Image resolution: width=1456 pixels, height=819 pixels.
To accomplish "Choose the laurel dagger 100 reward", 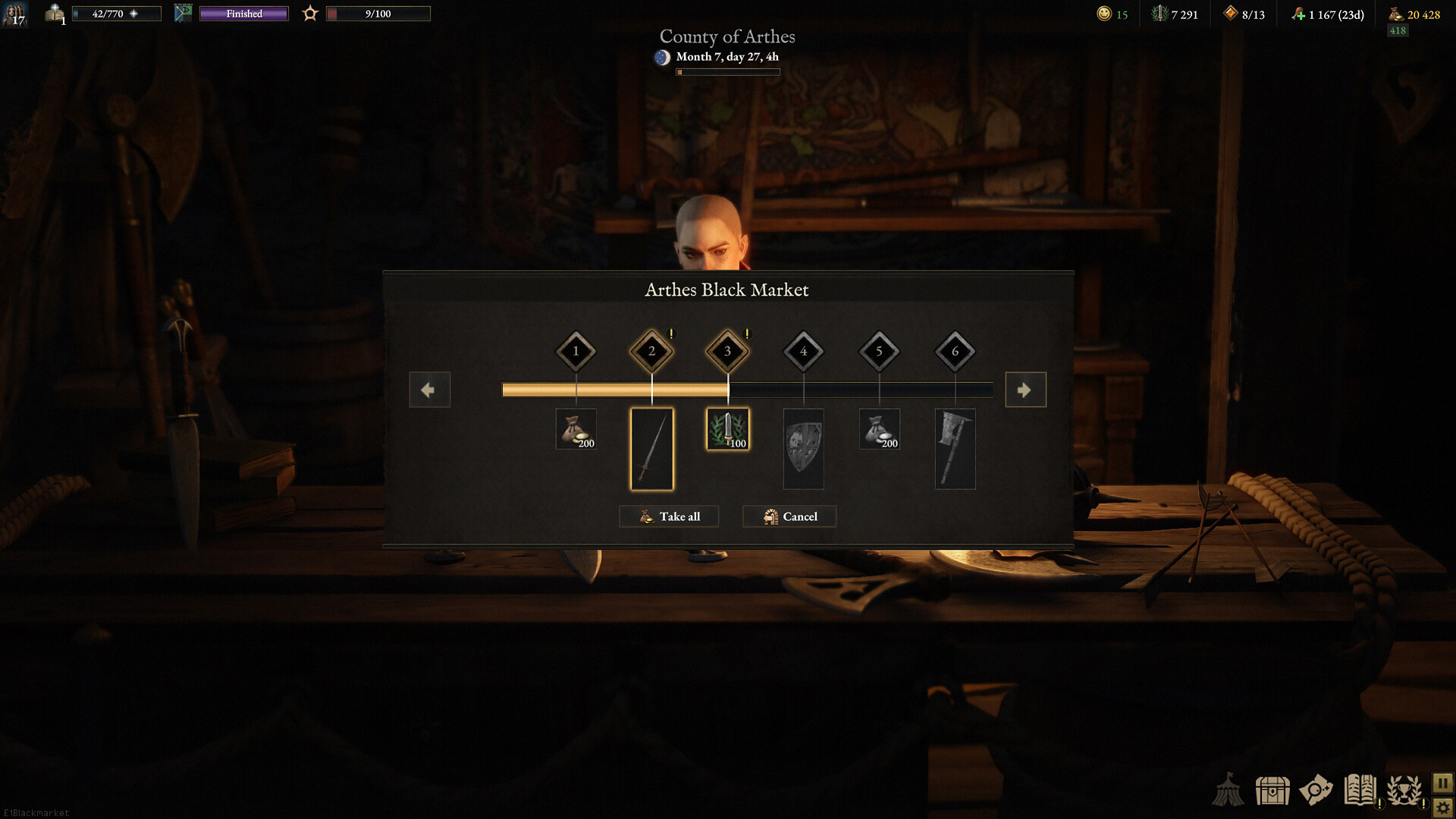I will point(727,429).
